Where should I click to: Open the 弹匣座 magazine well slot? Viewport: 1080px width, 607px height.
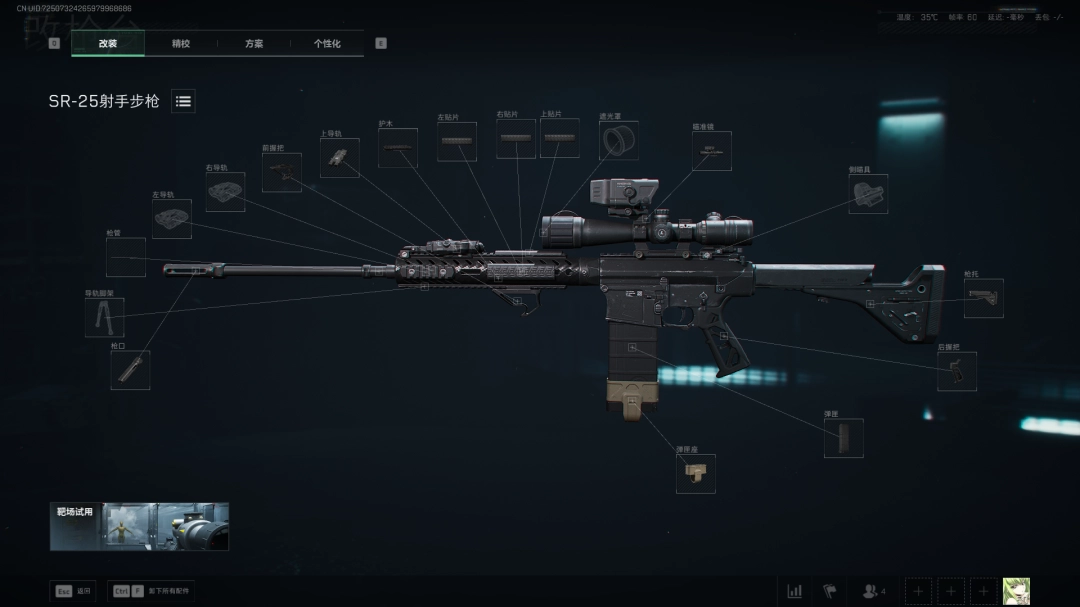(695, 473)
